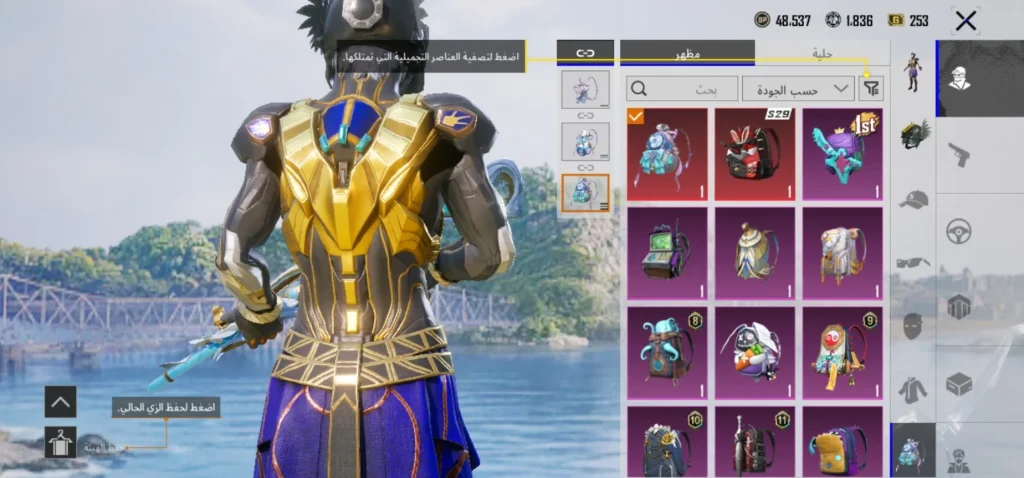Save the current outfit with the hanger button
This screenshot has width=1024, height=478.
60,443
